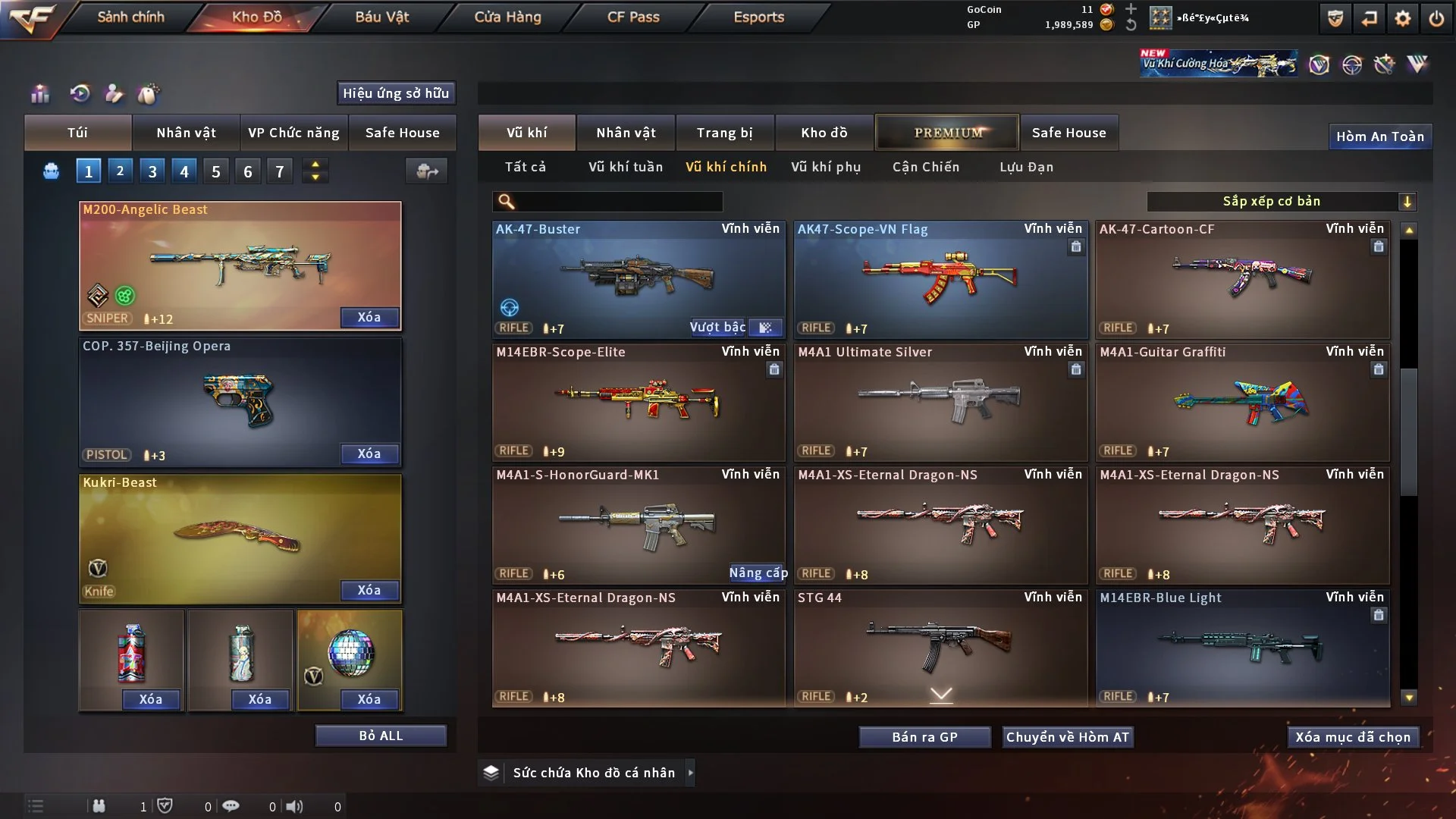The image size is (1456, 819).
Task: Select the AK-47-Buster rifle
Action: (639, 279)
